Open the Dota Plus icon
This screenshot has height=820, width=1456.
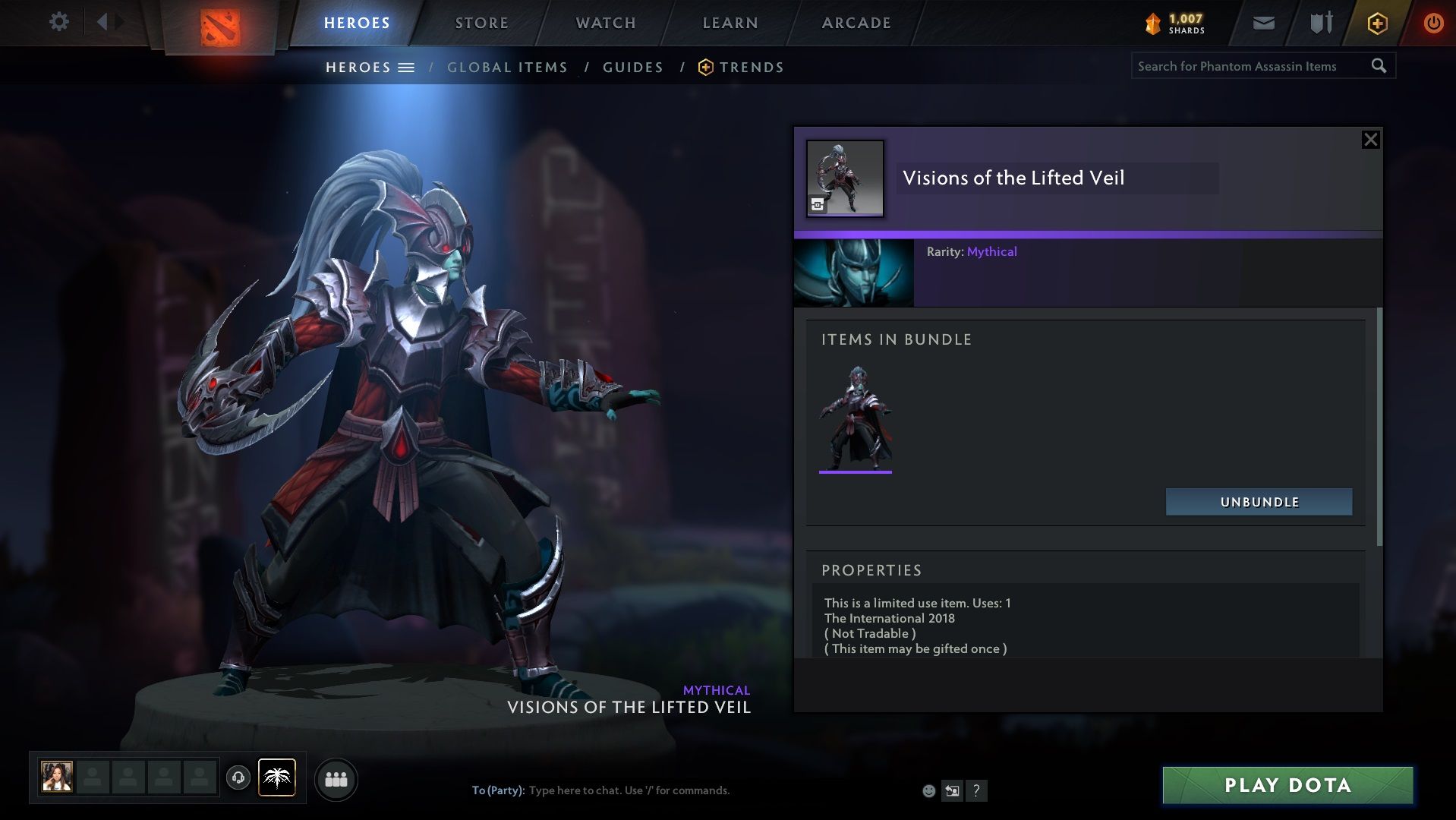(1377, 23)
